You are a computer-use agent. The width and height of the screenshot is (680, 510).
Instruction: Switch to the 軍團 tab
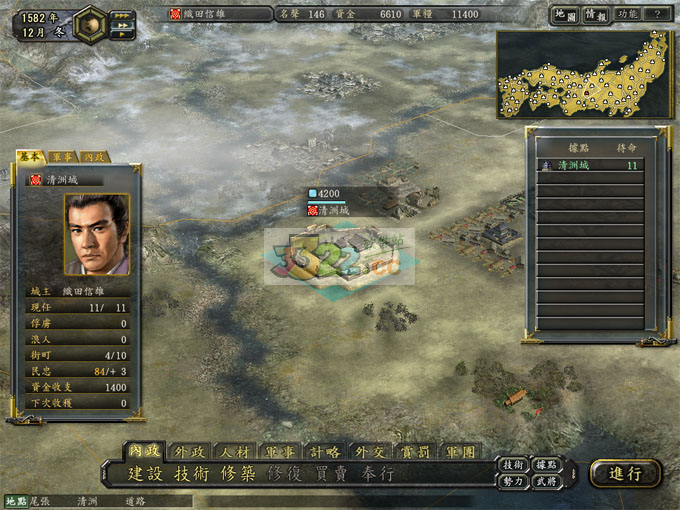pos(461,451)
